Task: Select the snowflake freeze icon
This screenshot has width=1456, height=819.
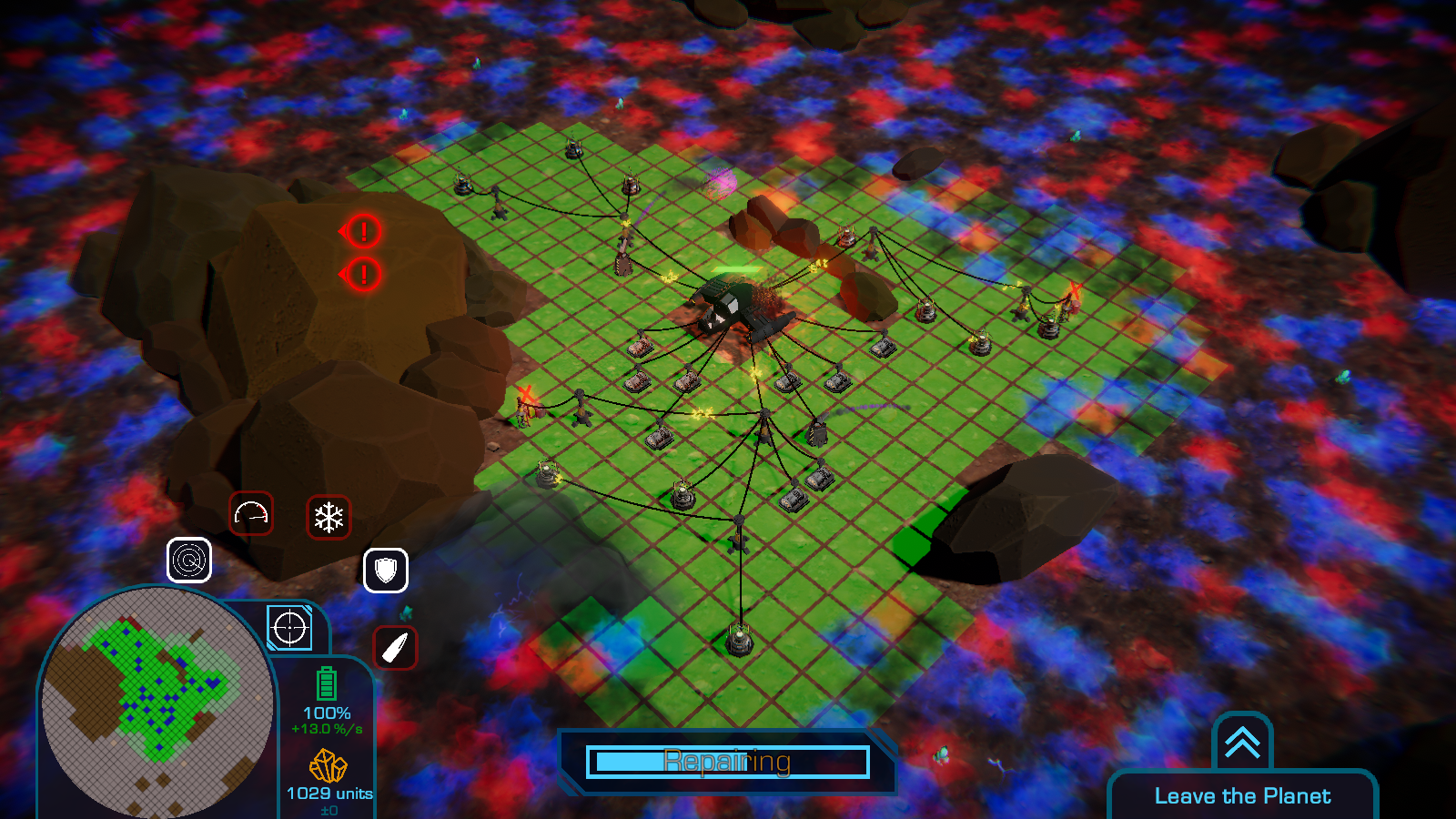Action: click(329, 518)
